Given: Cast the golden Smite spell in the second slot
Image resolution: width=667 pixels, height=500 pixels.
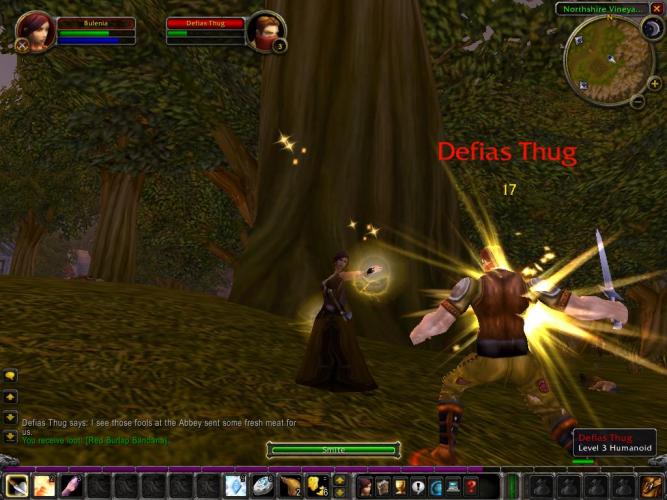Looking at the screenshot, I should pyautogui.click(x=44, y=486).
